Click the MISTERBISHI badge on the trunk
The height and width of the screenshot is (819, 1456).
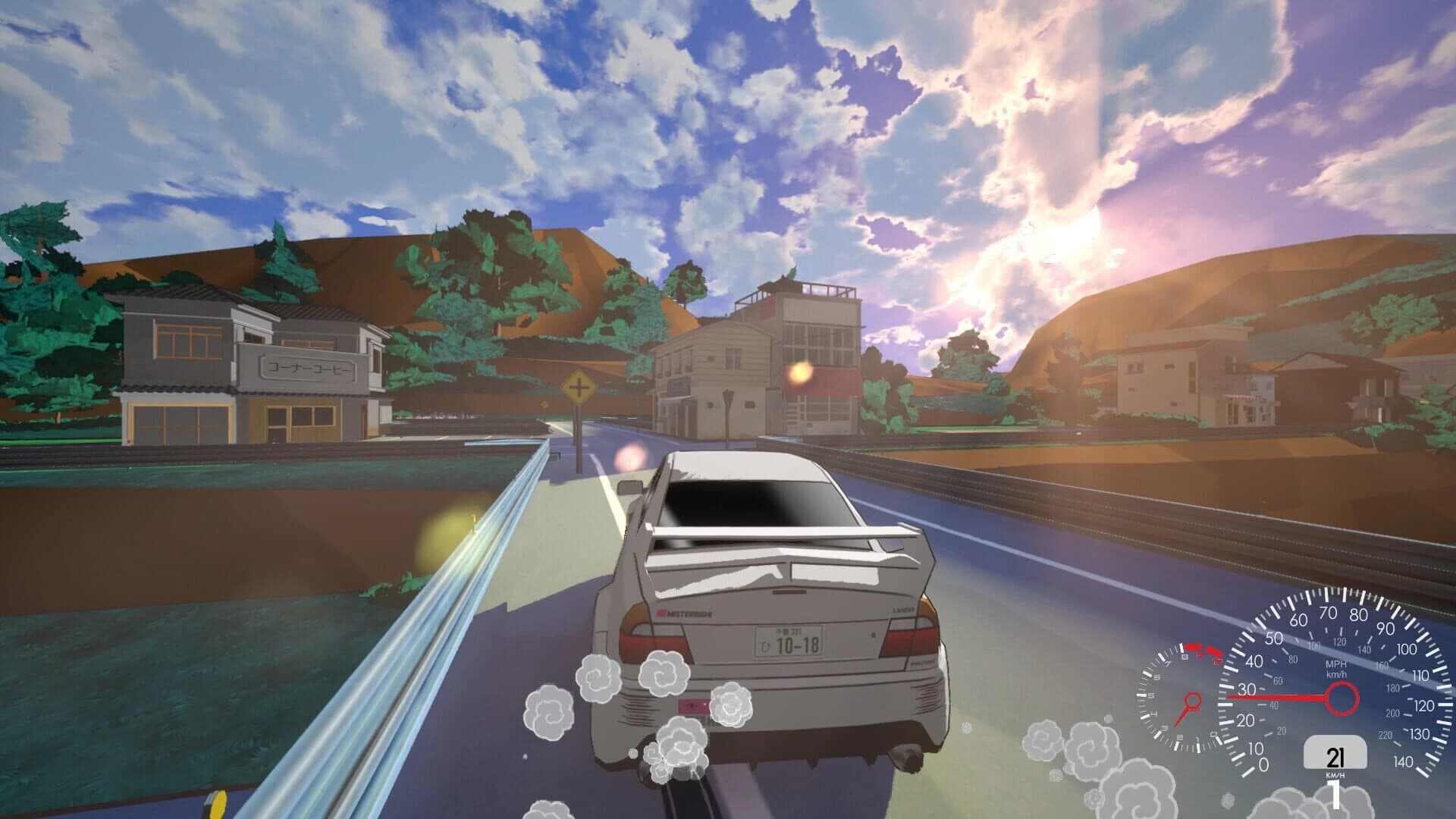(684, 613)
